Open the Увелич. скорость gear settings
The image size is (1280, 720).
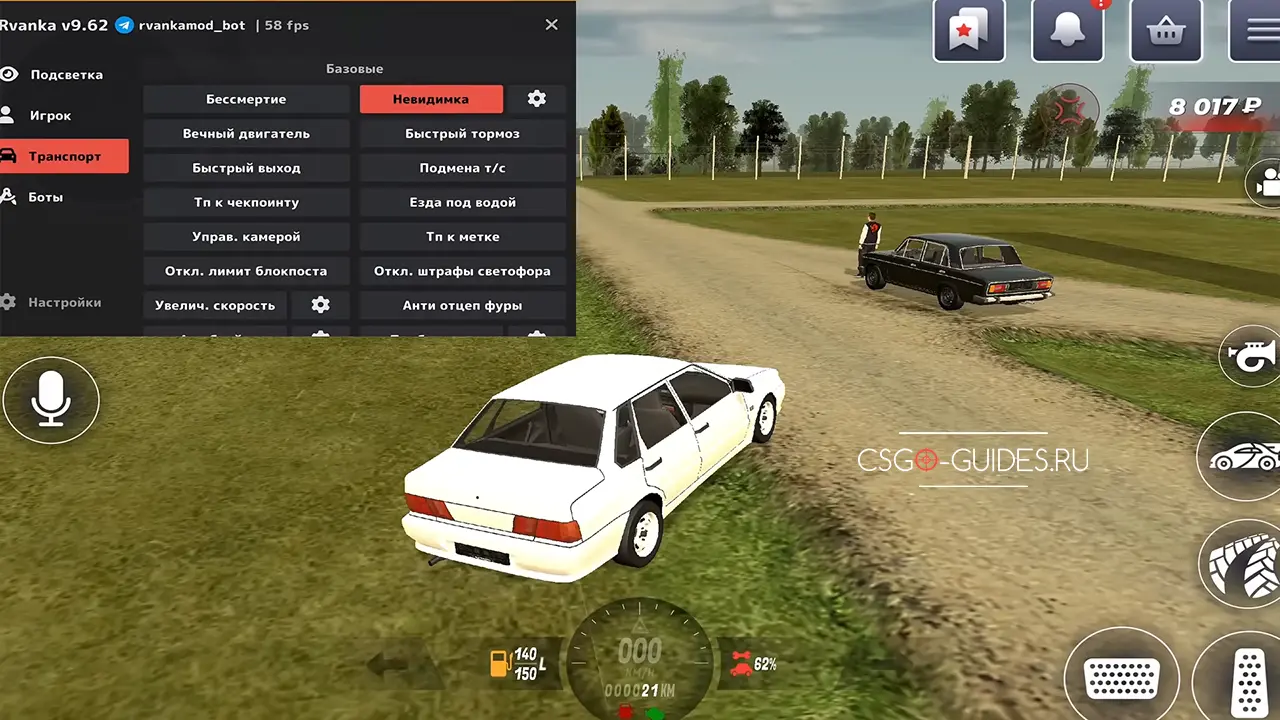(x=320, y=305)
